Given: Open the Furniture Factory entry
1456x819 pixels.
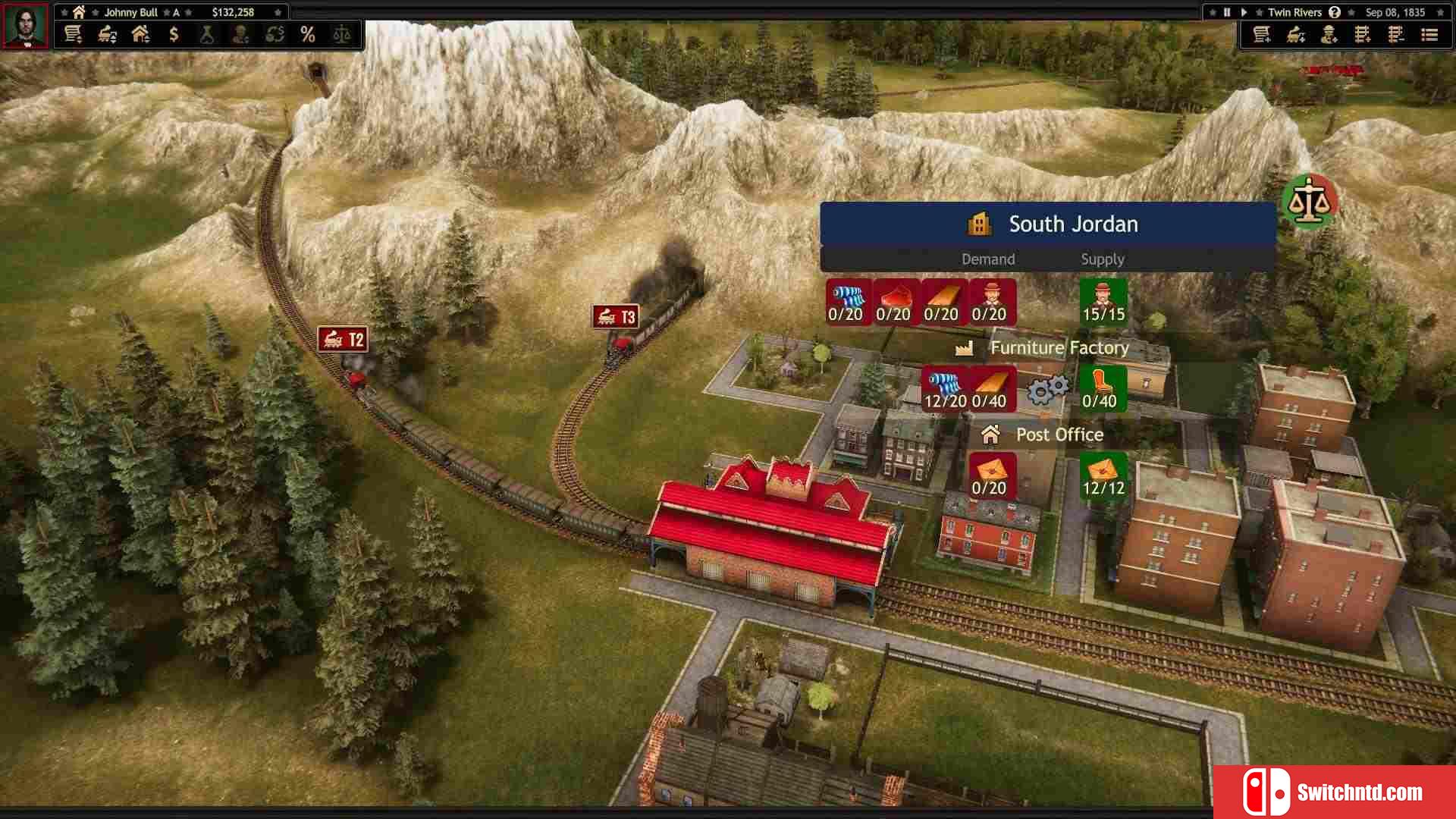Looking at the screenshot, I should (1059, 348).
